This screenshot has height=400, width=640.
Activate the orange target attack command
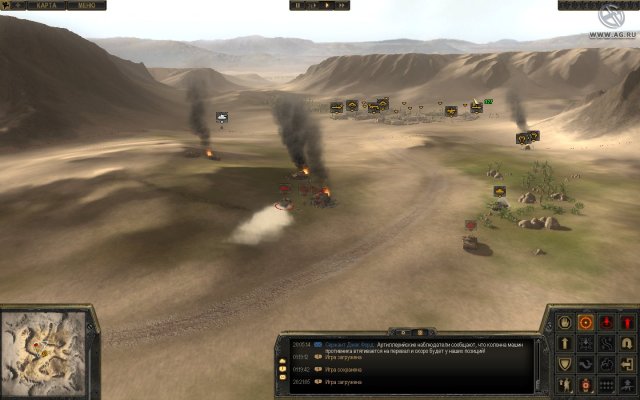tap(586, 323)
